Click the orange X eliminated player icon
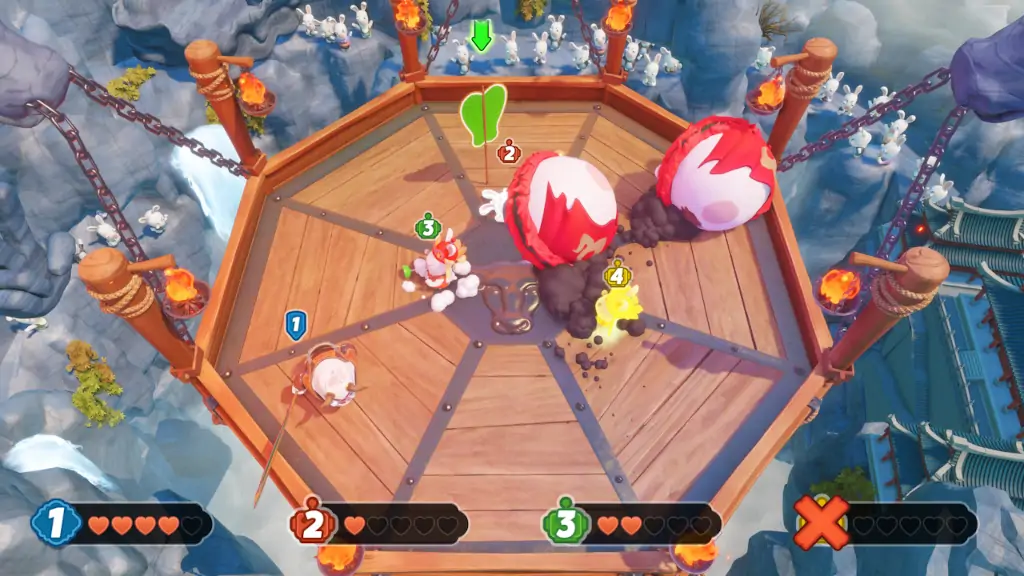Image resolution: width=1024 pixels, height=576 pixels. click(x=821, y=523)
